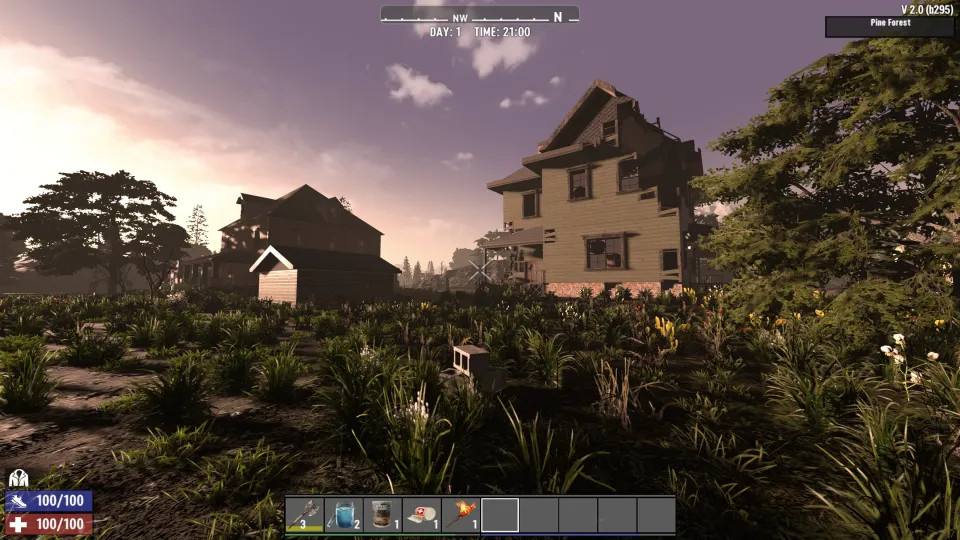Click the highlighted empty hotbar slot
Image resolution: width=960 pixels, height=540 pixels.
pyautogui.click(x=500, y=515)
